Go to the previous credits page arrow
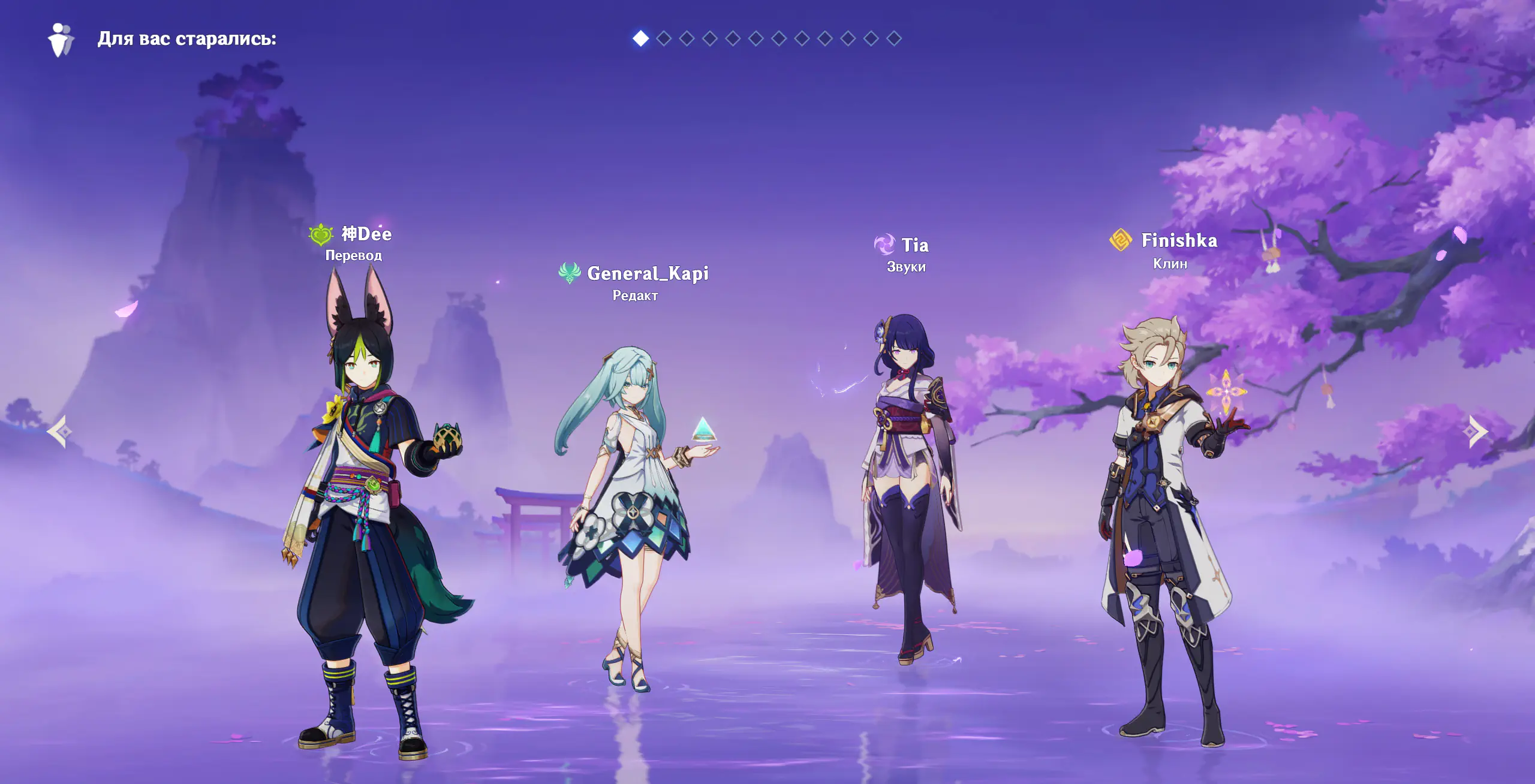 tap(60, 432)
